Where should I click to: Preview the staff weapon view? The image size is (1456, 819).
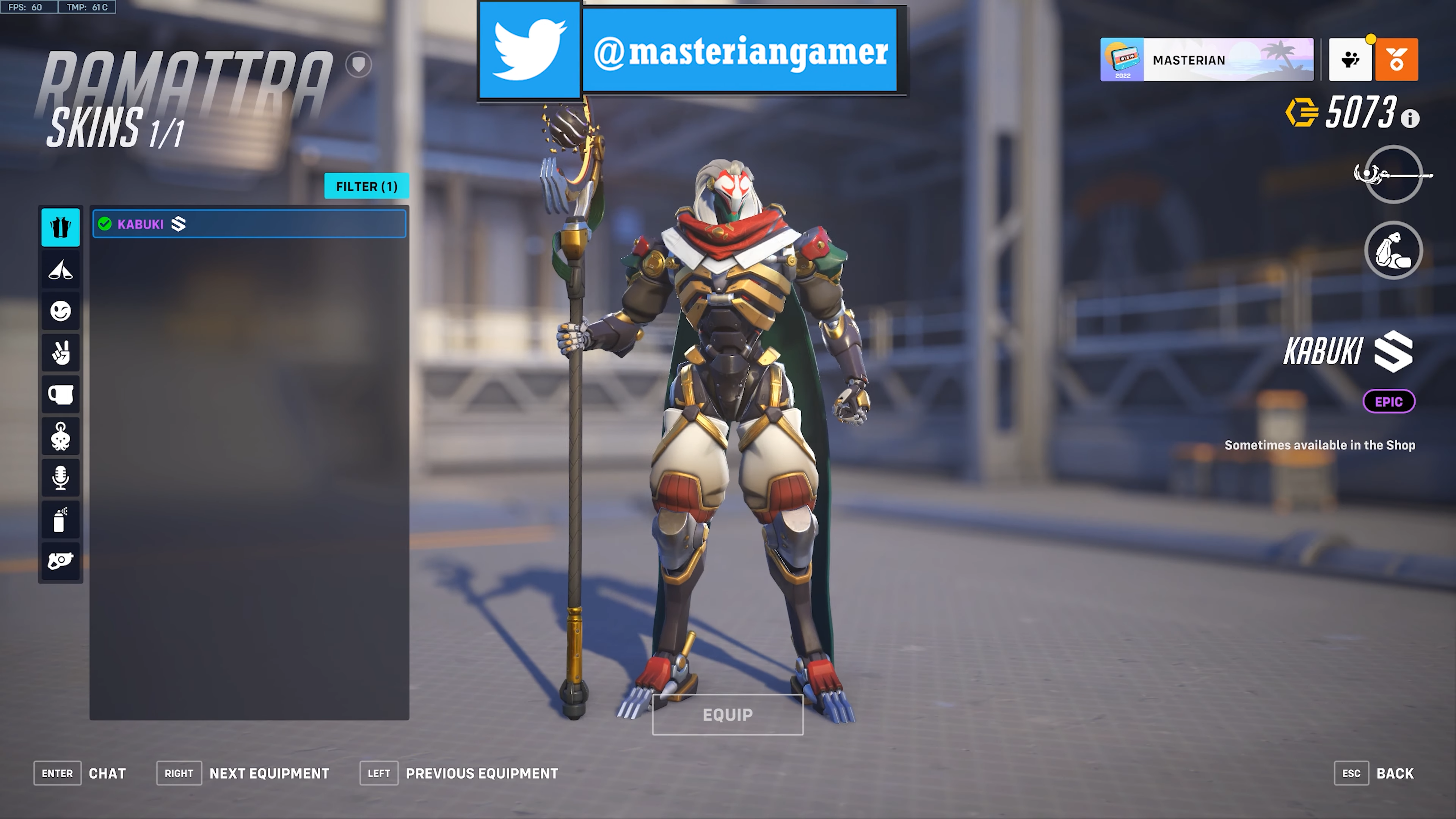tap(1393, 175)
